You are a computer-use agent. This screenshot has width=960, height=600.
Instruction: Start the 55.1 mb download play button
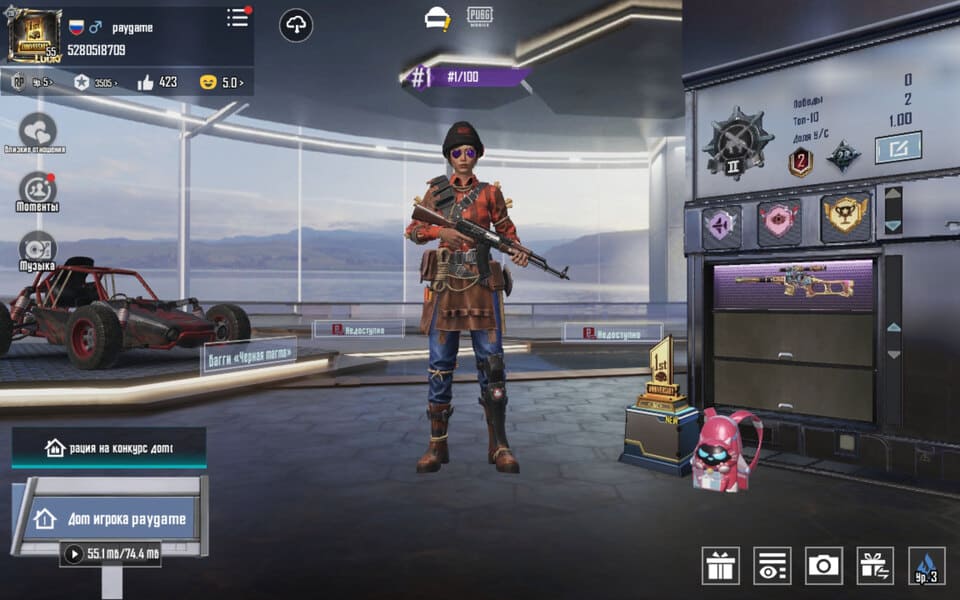click(x=73, y=553)
